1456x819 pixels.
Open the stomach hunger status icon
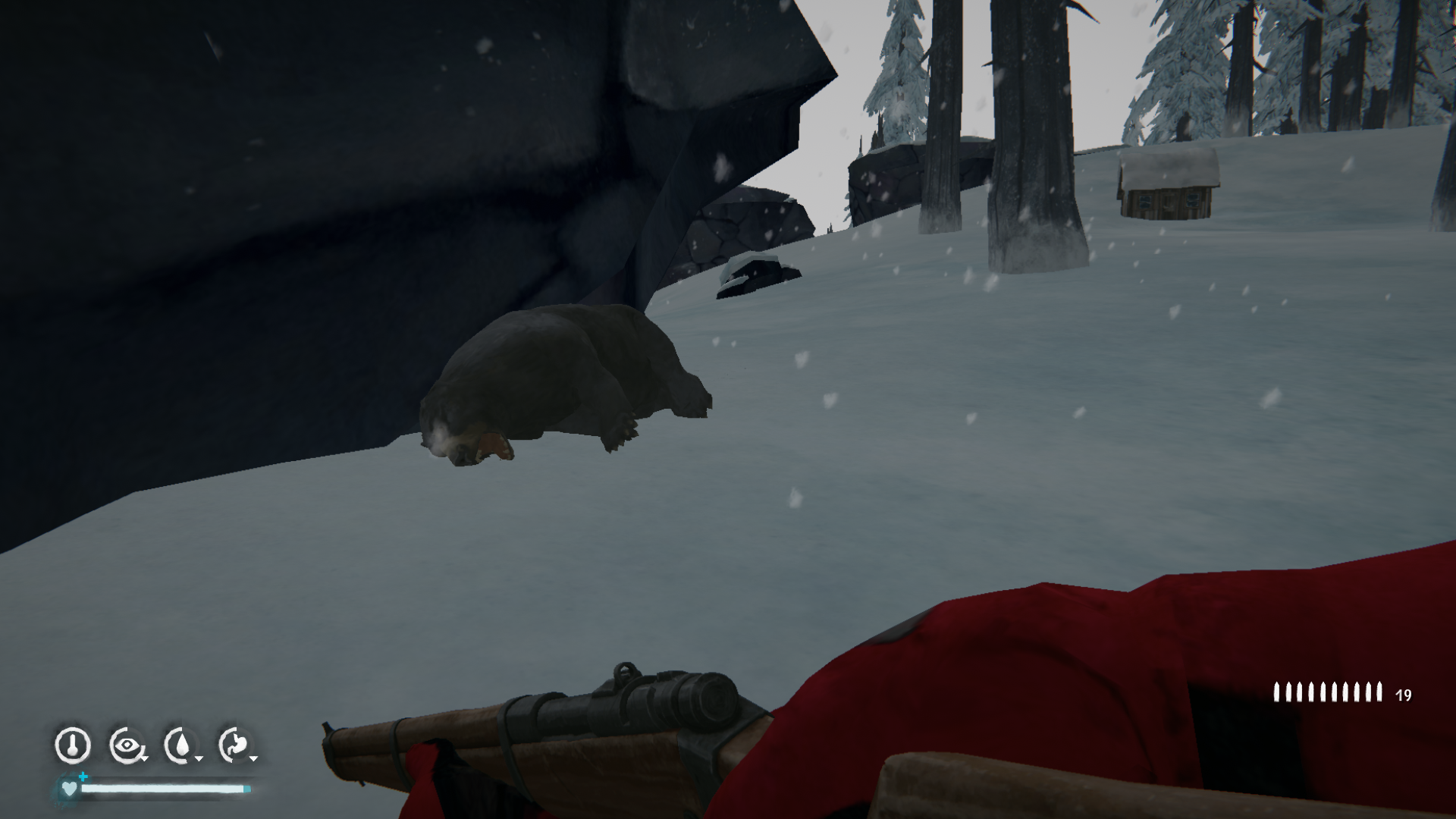click(x=235, y=745)
